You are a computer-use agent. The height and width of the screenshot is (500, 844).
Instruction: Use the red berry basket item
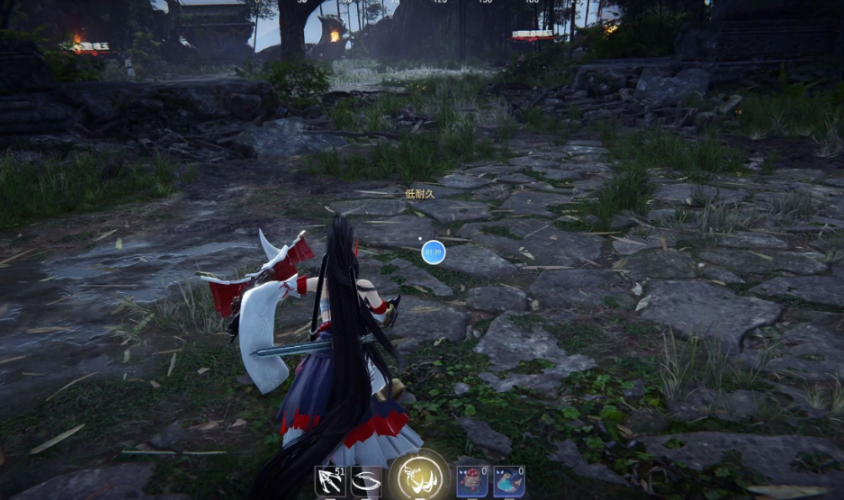coord(472,481)
